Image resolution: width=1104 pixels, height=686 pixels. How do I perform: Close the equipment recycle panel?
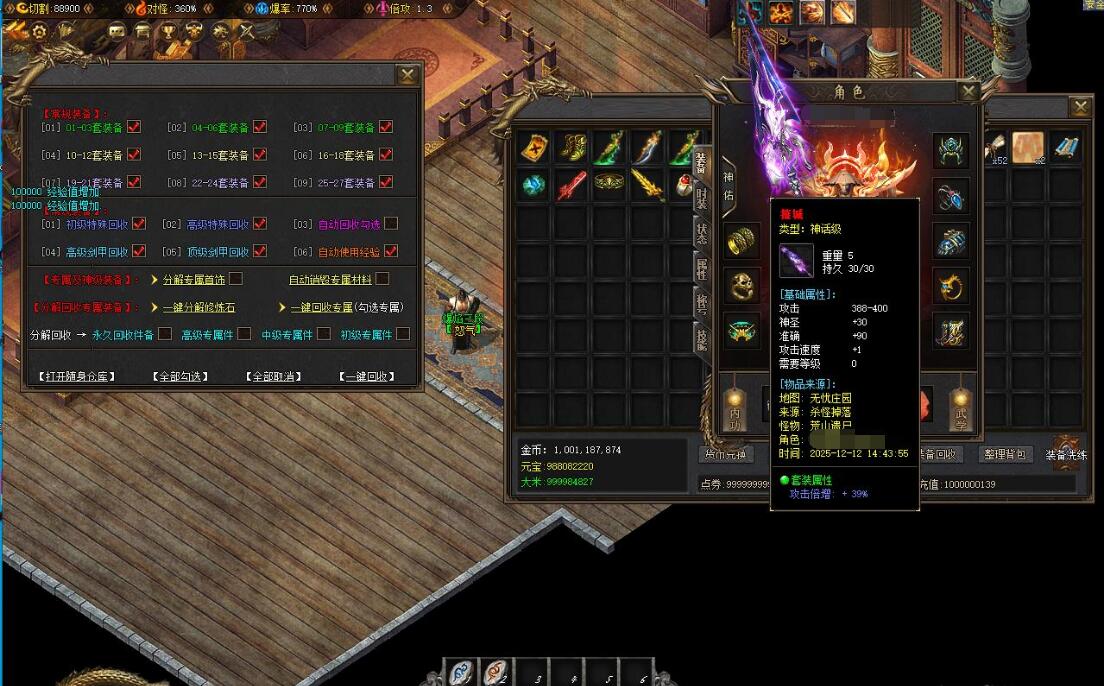(x=407, y=75)
